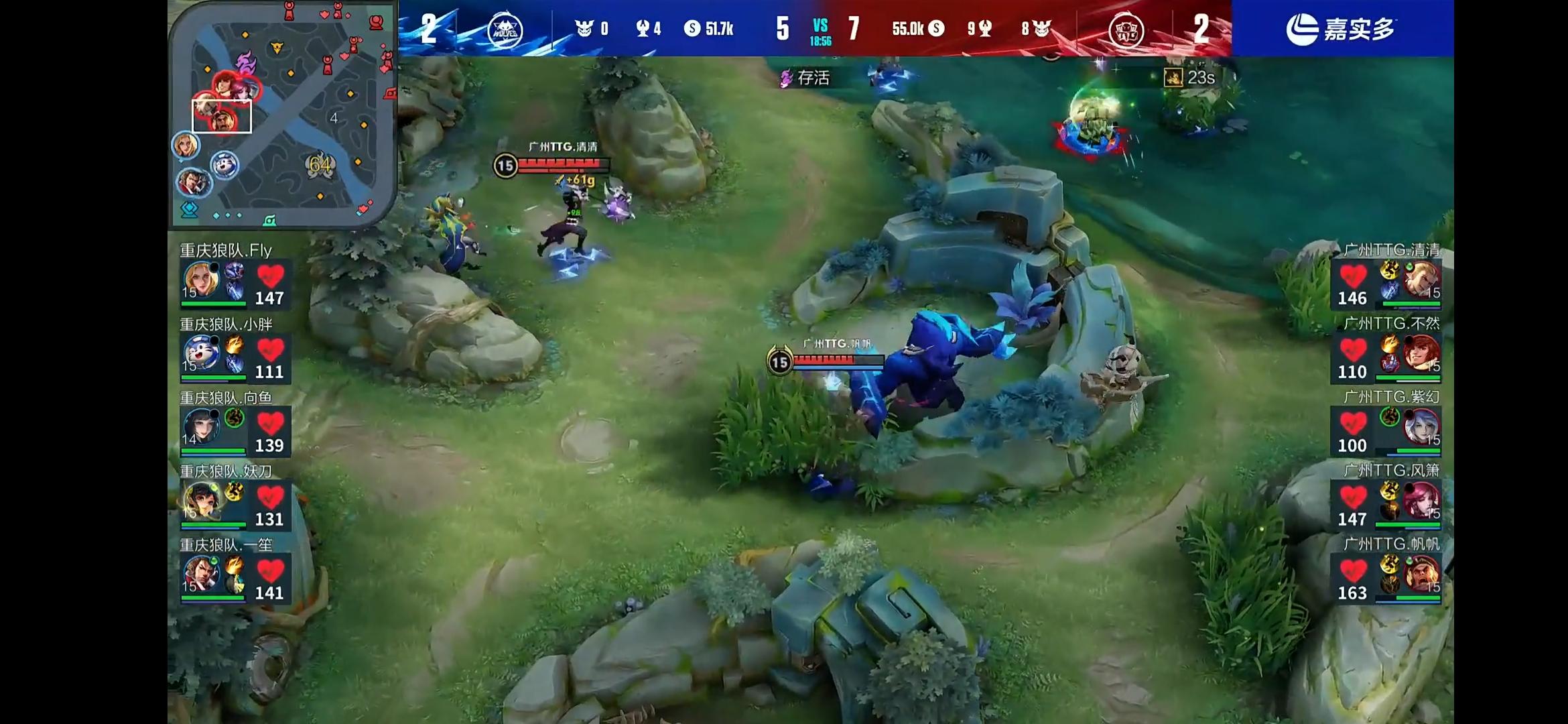The image size is (1568, 724).
Task: Click the red team logo on the scoreboard
Action: [1125, 29]
